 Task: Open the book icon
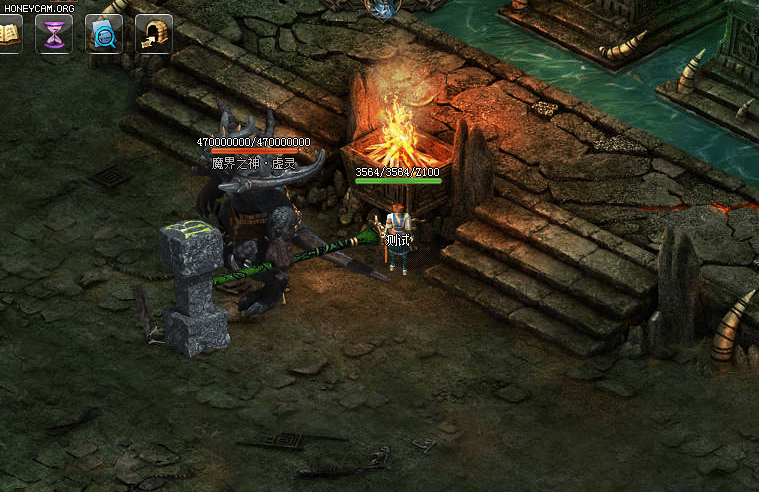click(8, 35)
